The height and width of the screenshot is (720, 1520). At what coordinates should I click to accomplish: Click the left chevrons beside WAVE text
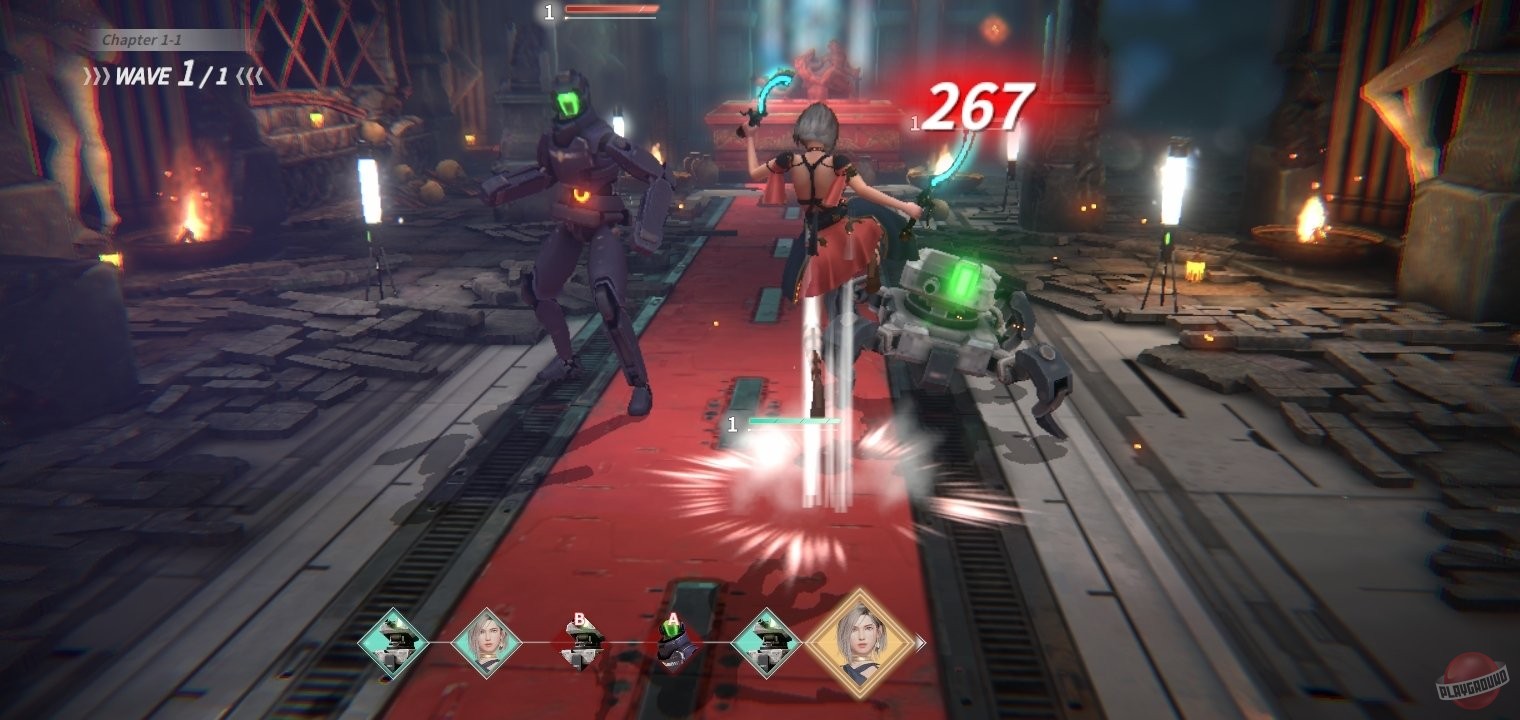click(x=97, y=76)
